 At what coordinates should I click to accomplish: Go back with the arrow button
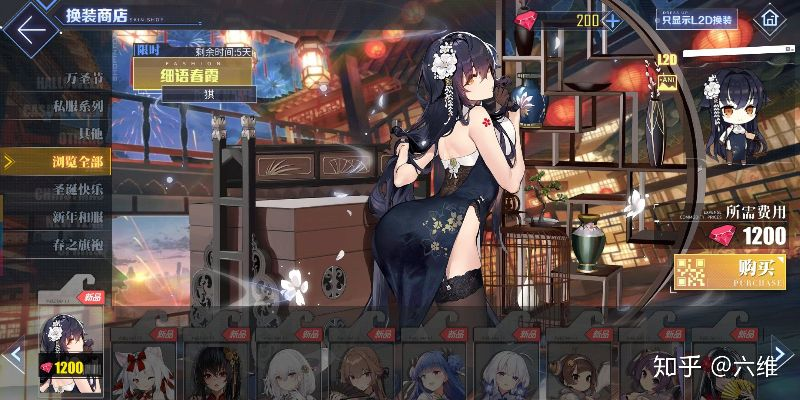point(30,27)
